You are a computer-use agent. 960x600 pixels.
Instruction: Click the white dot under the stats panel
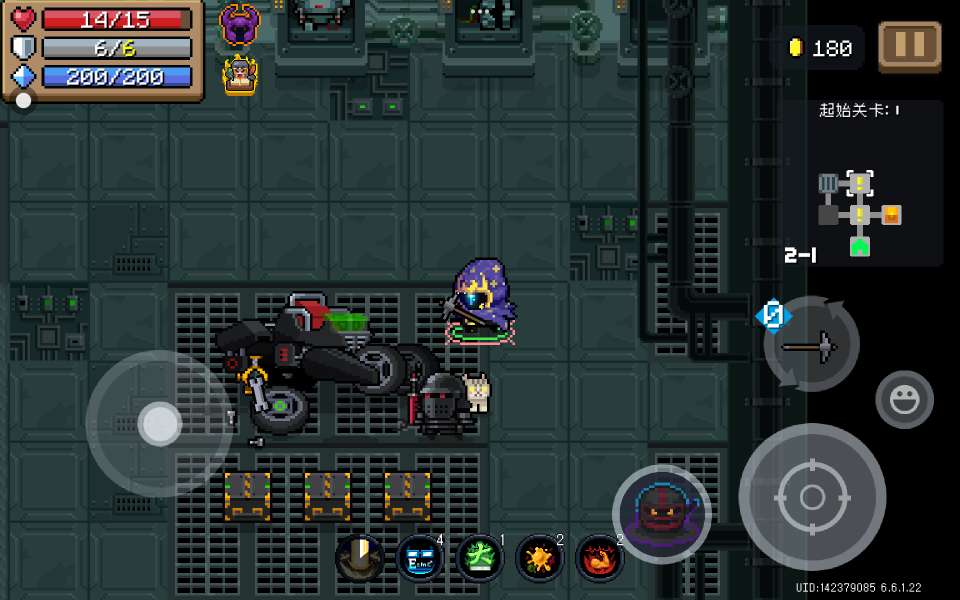click(23, 100)
